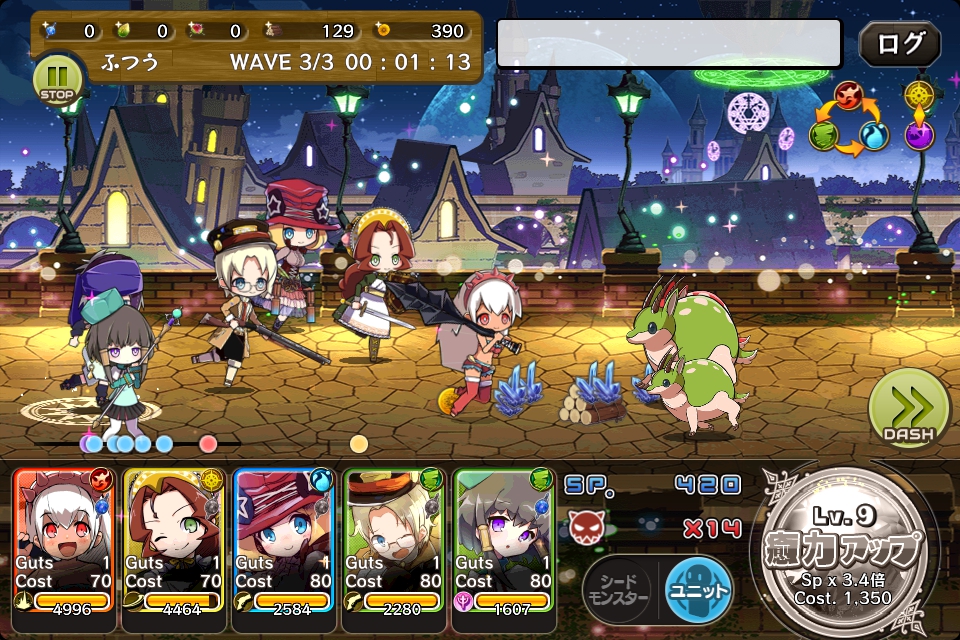
Task: Pause the battle with the STOP button
Action: coord(58,78)
